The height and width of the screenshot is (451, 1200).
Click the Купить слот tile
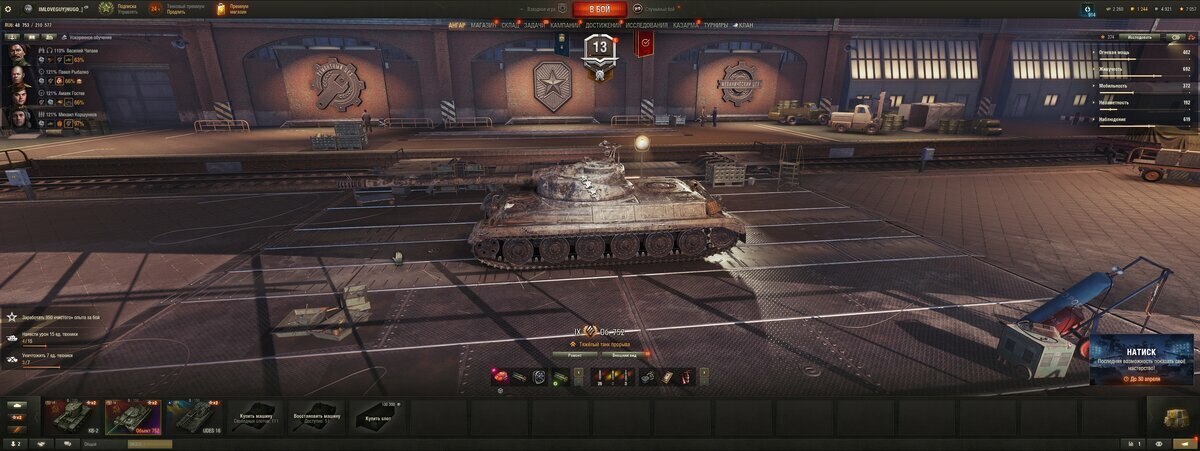click(377, 416)
